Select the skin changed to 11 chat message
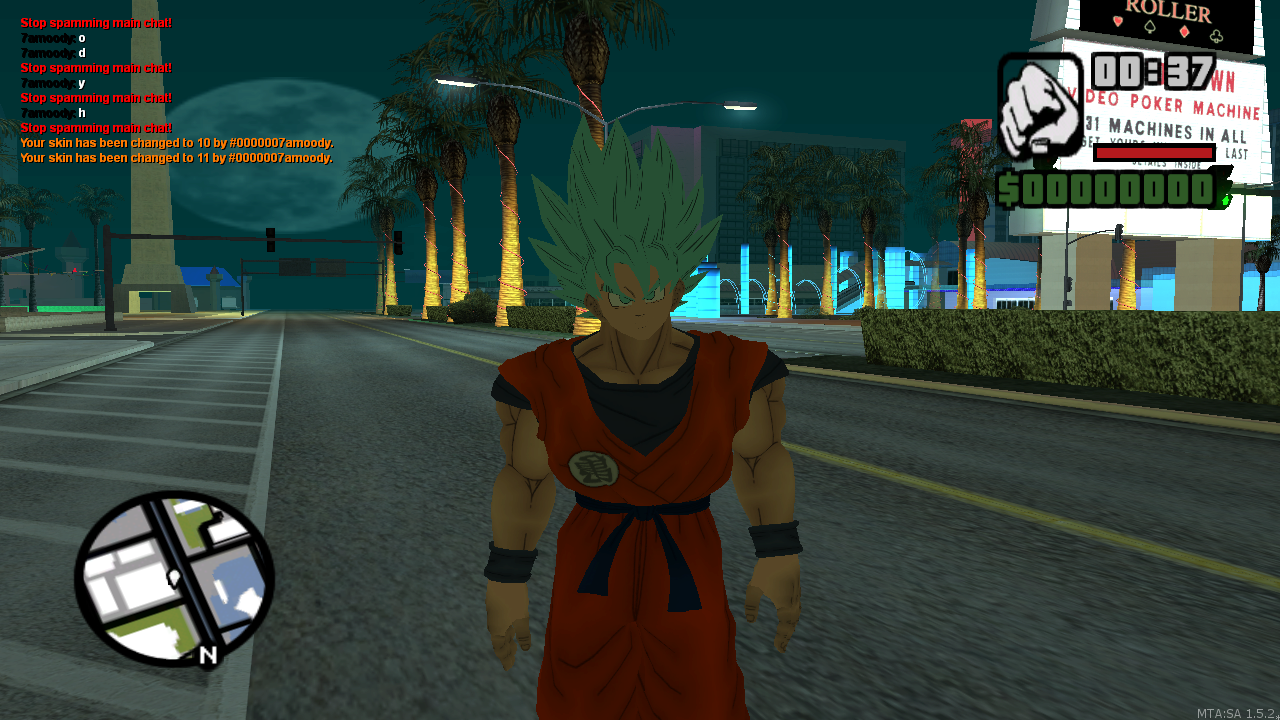The image size is (1280, 720). pyautogui.click(x=176, y=158)
